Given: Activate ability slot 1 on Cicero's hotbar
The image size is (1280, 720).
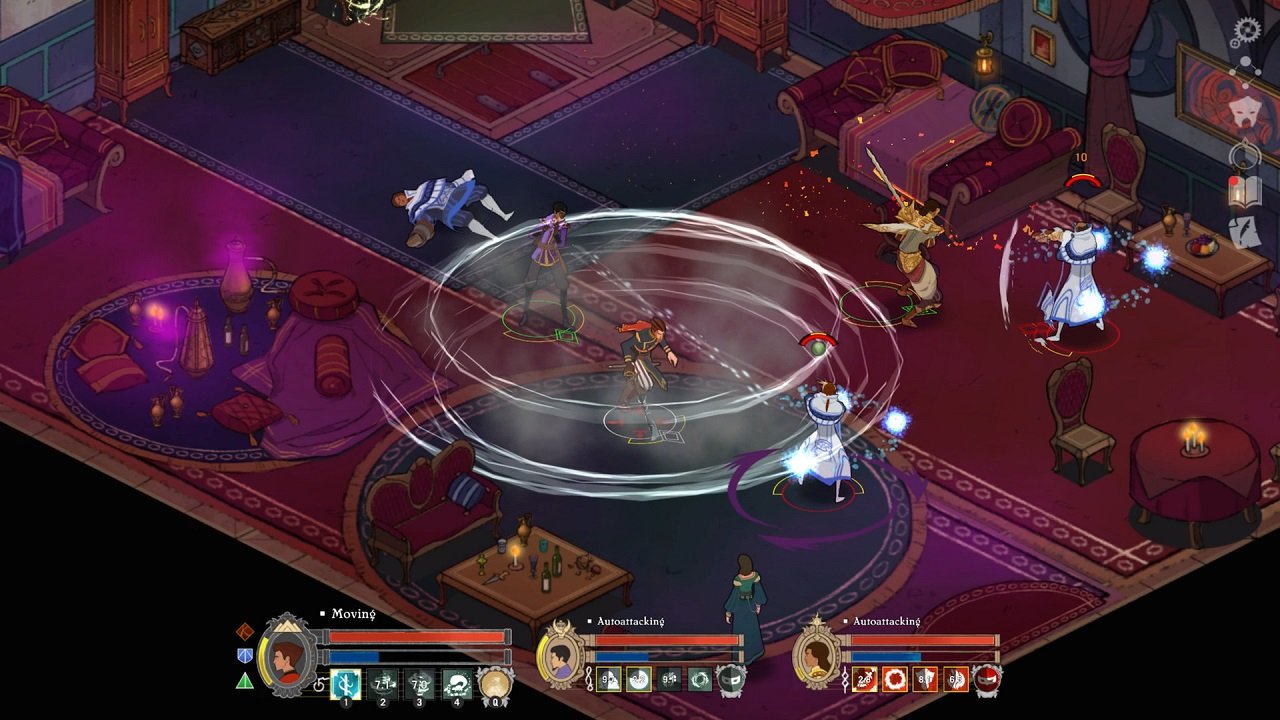Looking at the screenshot, I should (x=346, y=684).
